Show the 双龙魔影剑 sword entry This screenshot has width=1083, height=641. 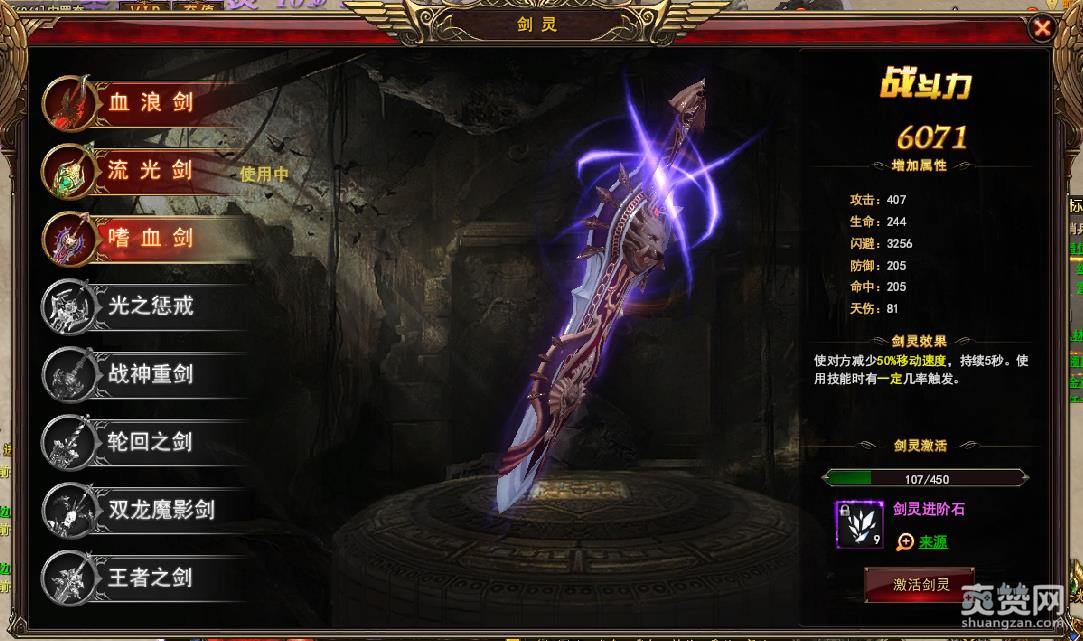click(160, 510)
